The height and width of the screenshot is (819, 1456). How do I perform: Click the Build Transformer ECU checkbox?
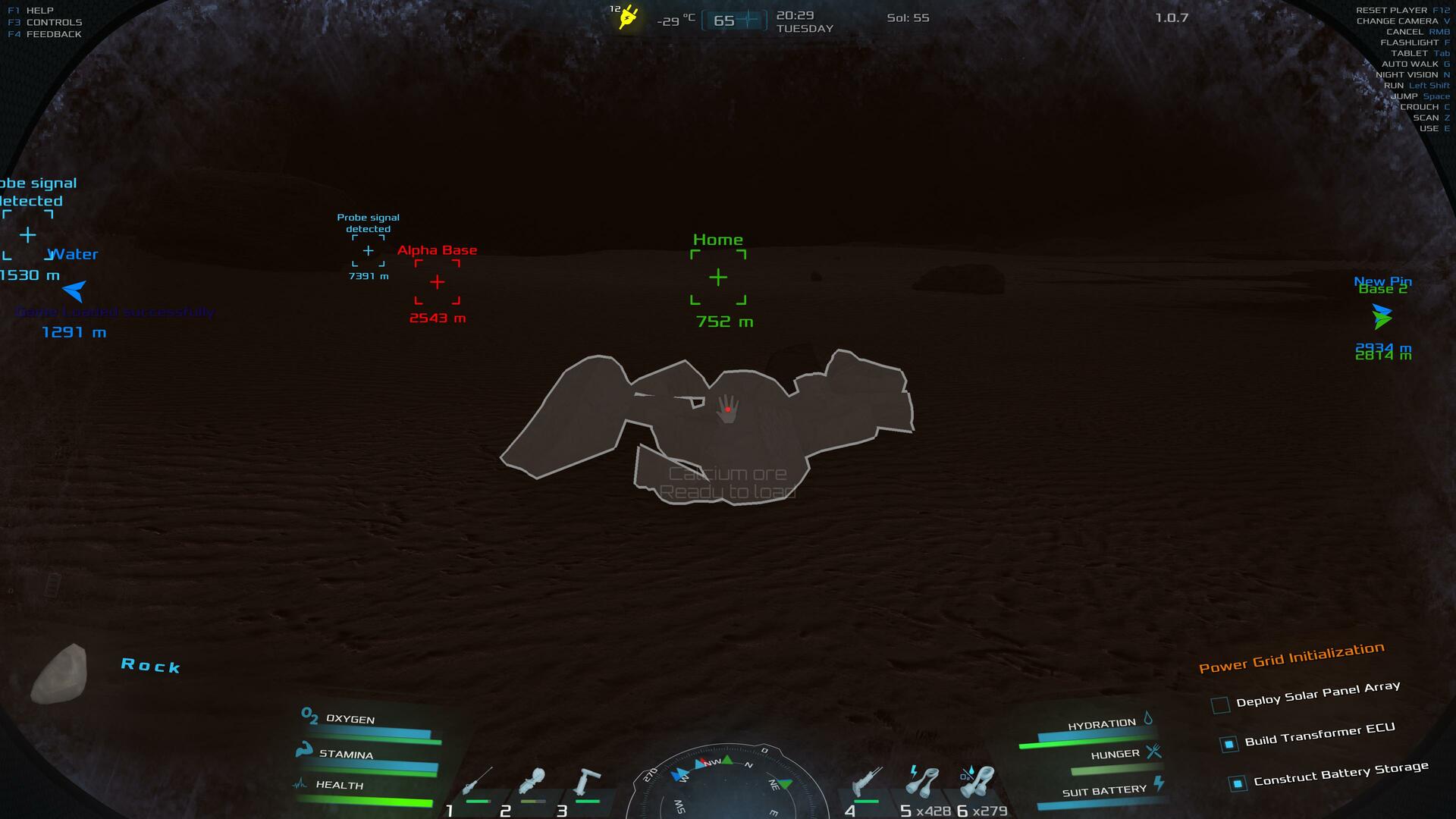point(1229,744)
